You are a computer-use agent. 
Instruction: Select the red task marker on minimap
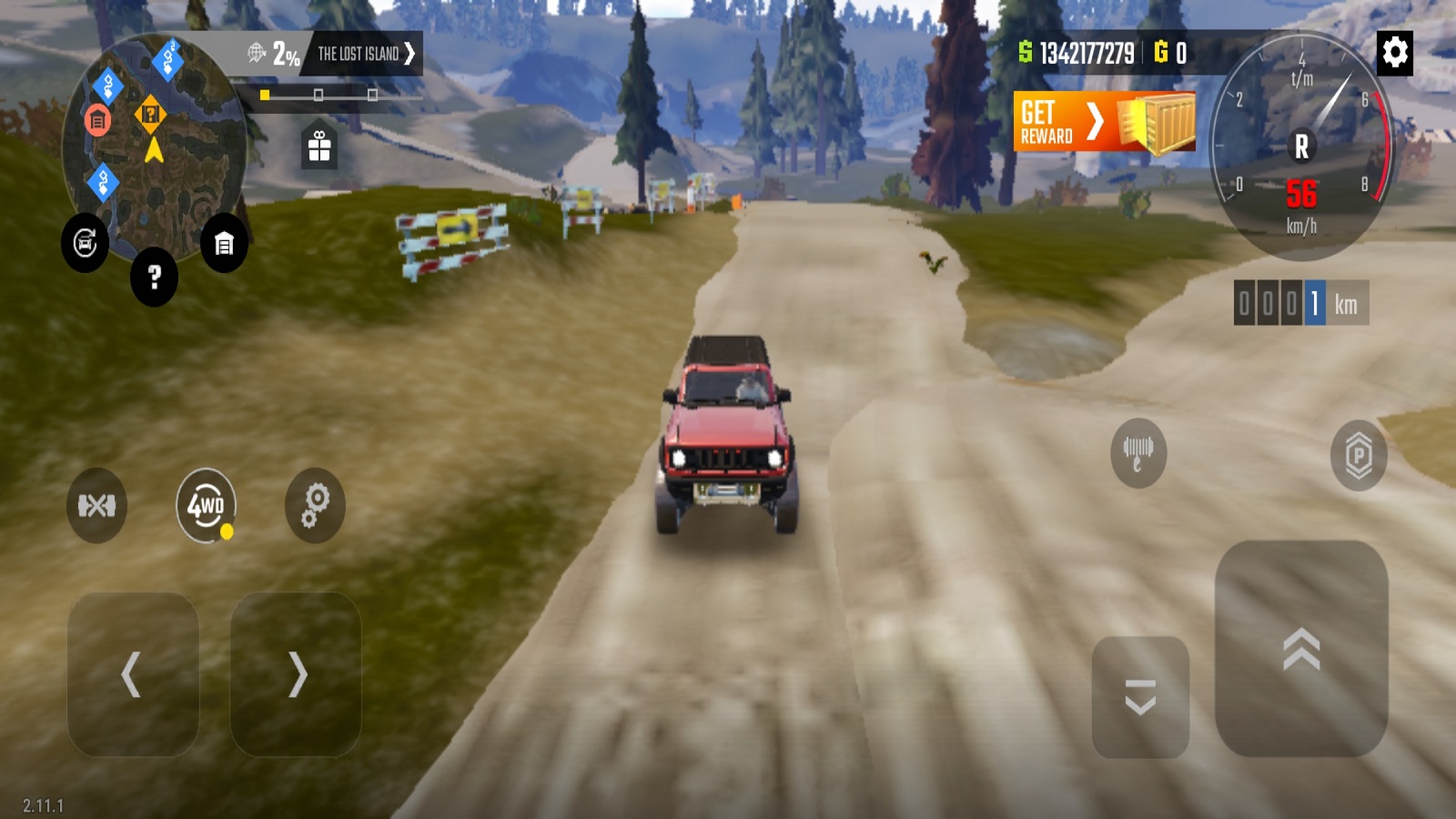pos(97,120)
